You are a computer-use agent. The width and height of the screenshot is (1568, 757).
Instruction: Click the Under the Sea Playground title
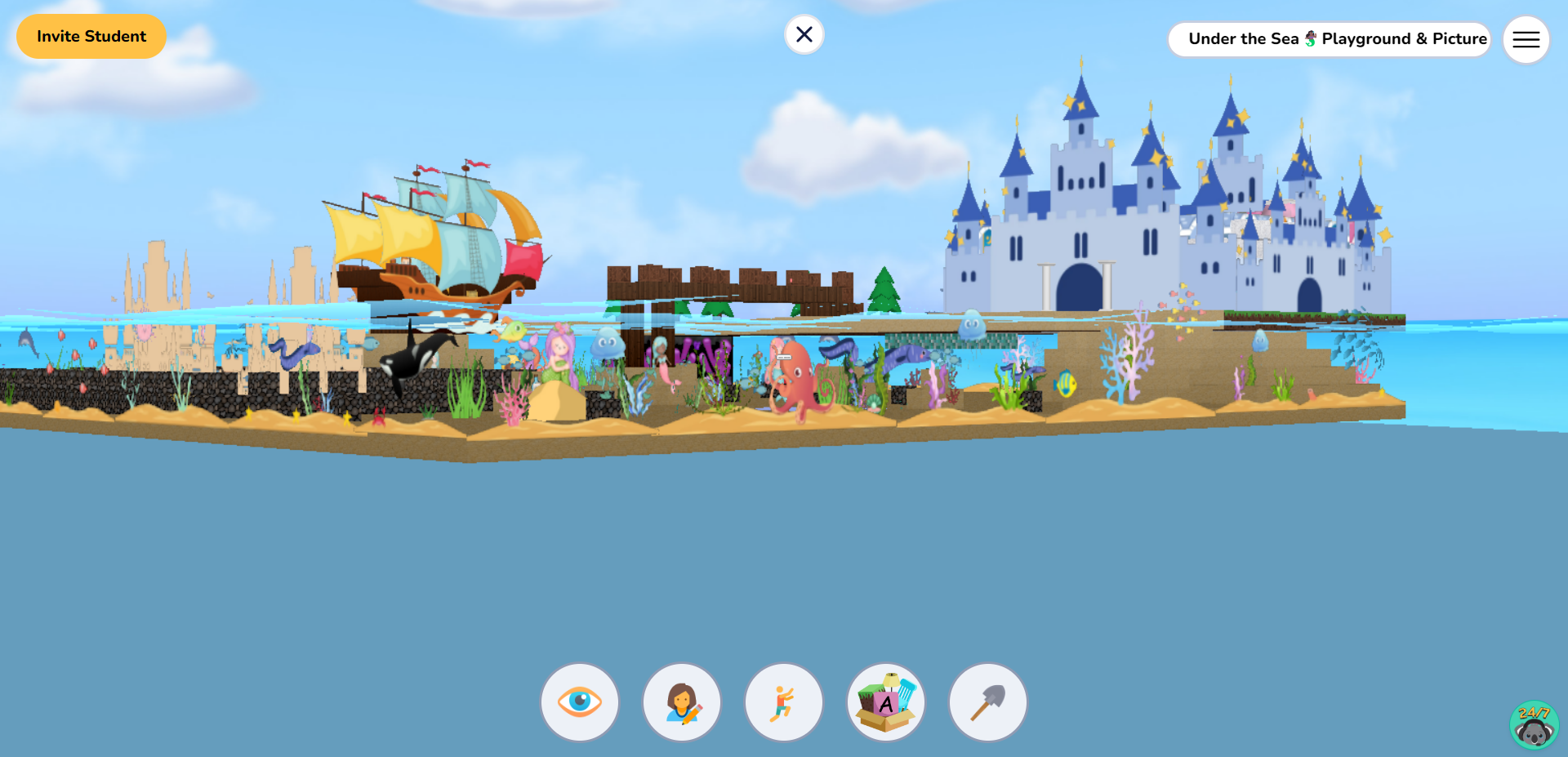[x=1329, y=38]
